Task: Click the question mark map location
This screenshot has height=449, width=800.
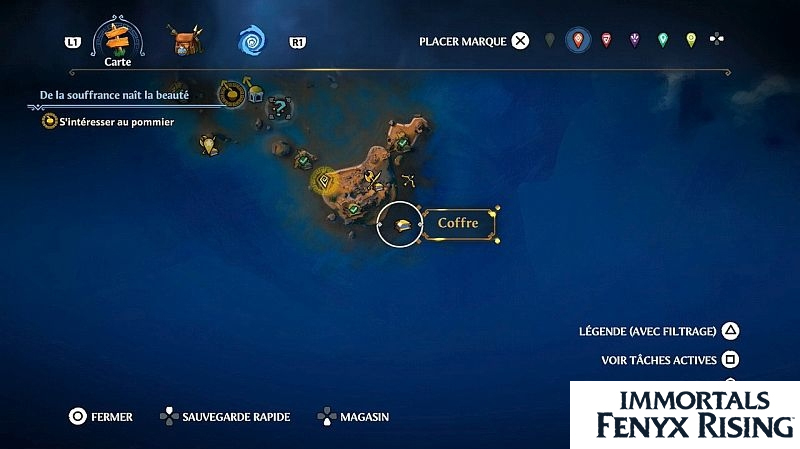Action: (280, 103)
